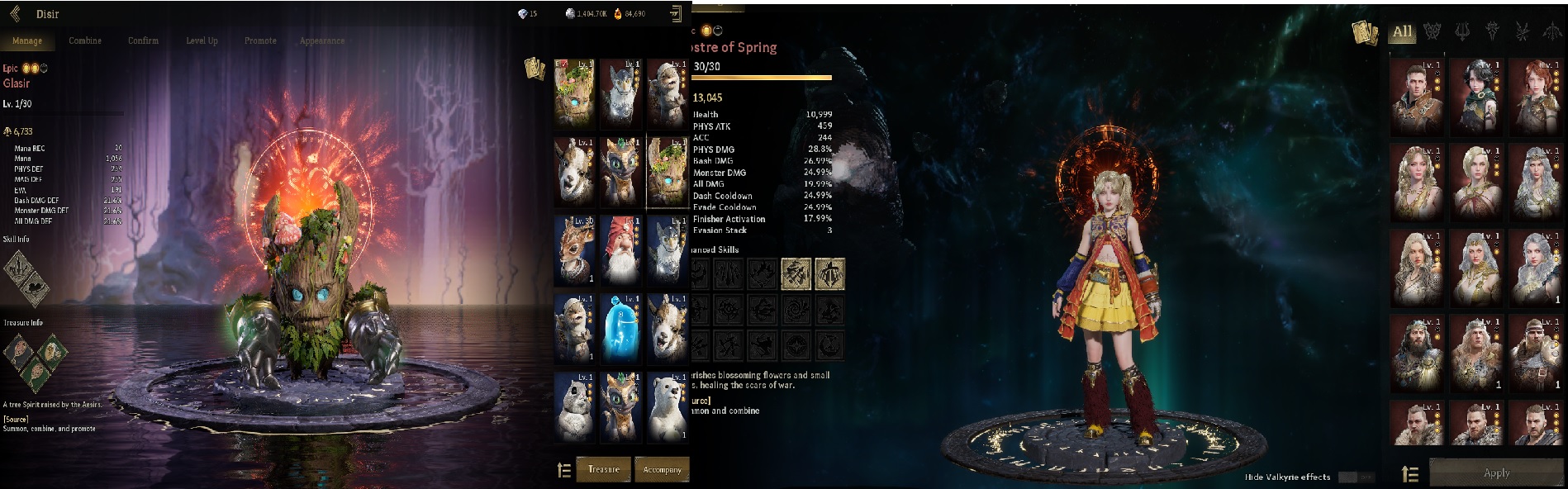Open the Appearance tab
The width and height of the screenshot is (1568, 489).
pyautogui.click(x=322, y=40)
